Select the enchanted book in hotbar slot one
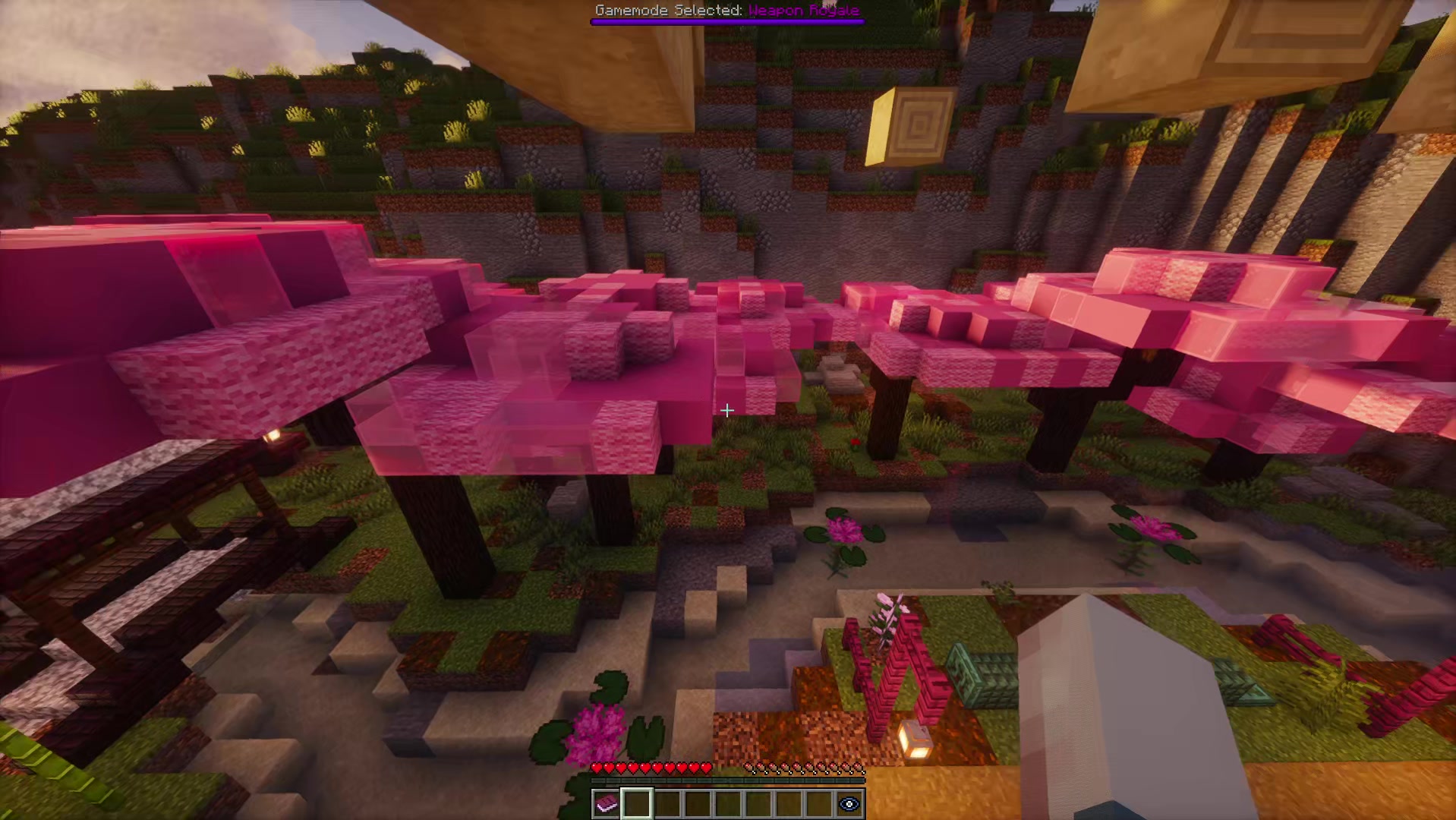The image size is (1456, 820). coord(605,803)
